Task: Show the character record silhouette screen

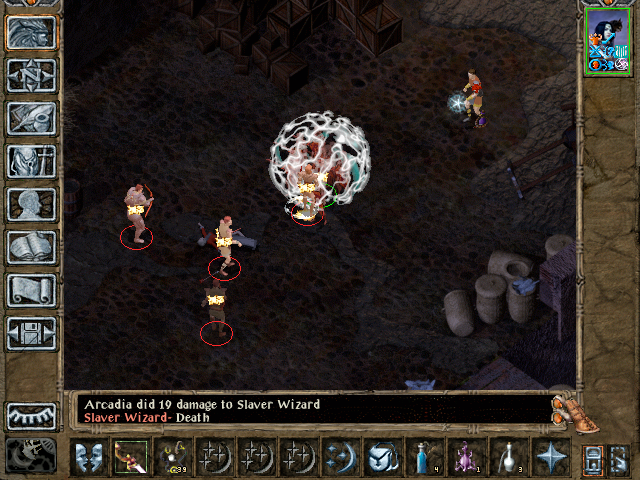Action: [31, 204]
